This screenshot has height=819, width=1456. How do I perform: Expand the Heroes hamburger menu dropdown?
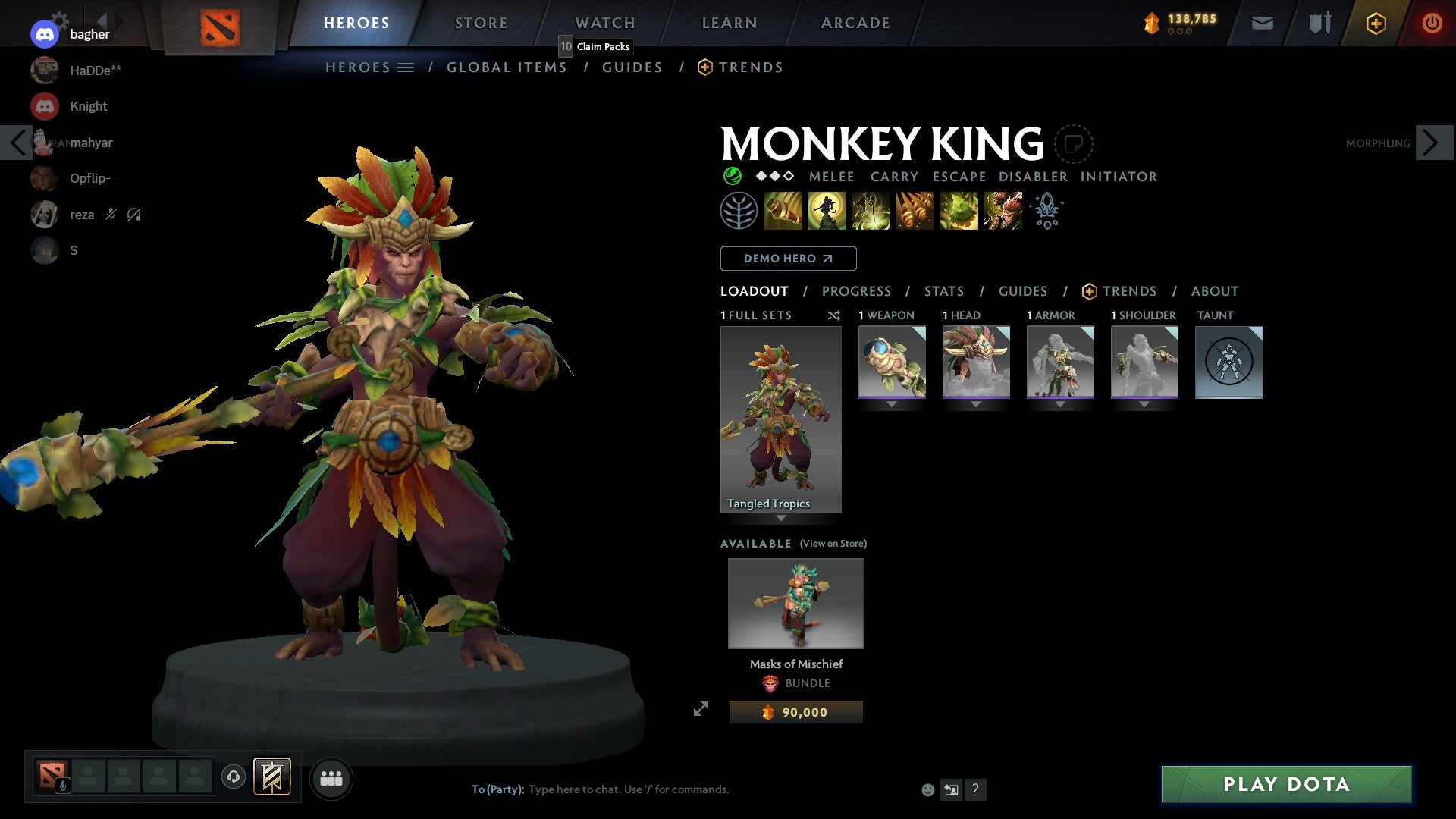[407, 67]
